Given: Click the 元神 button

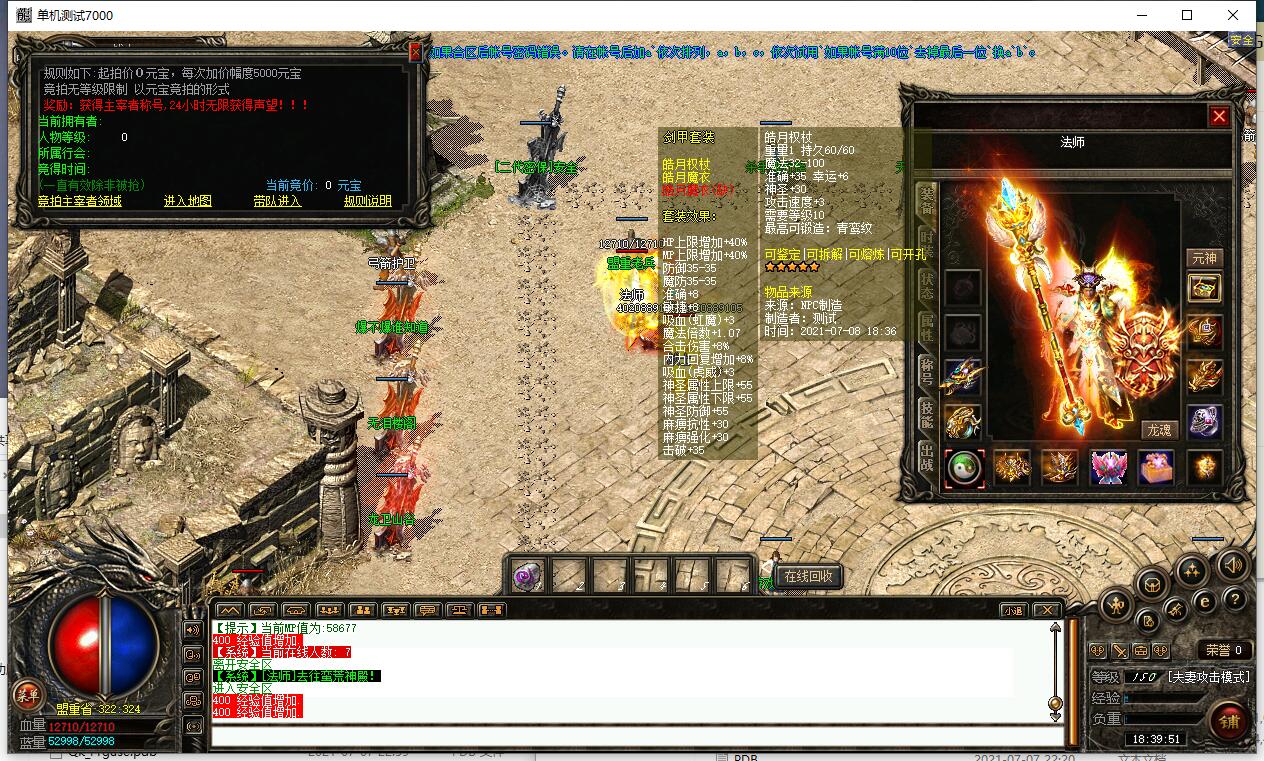Looking at the screenshot, I should (1204, 258).
